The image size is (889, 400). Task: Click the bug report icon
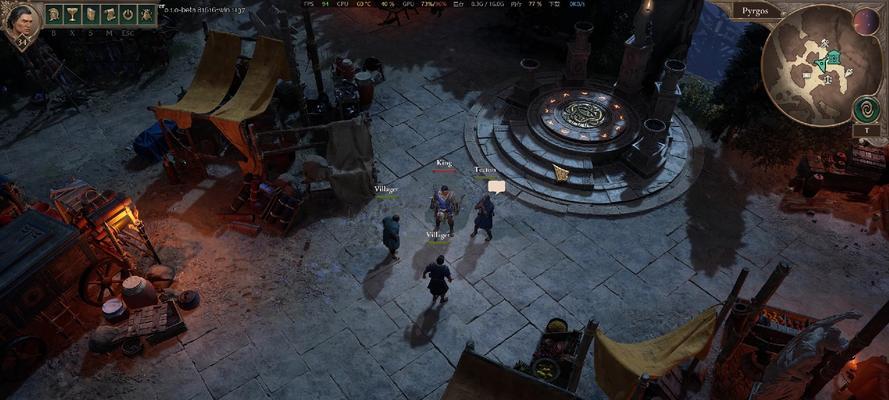point(146,15)
